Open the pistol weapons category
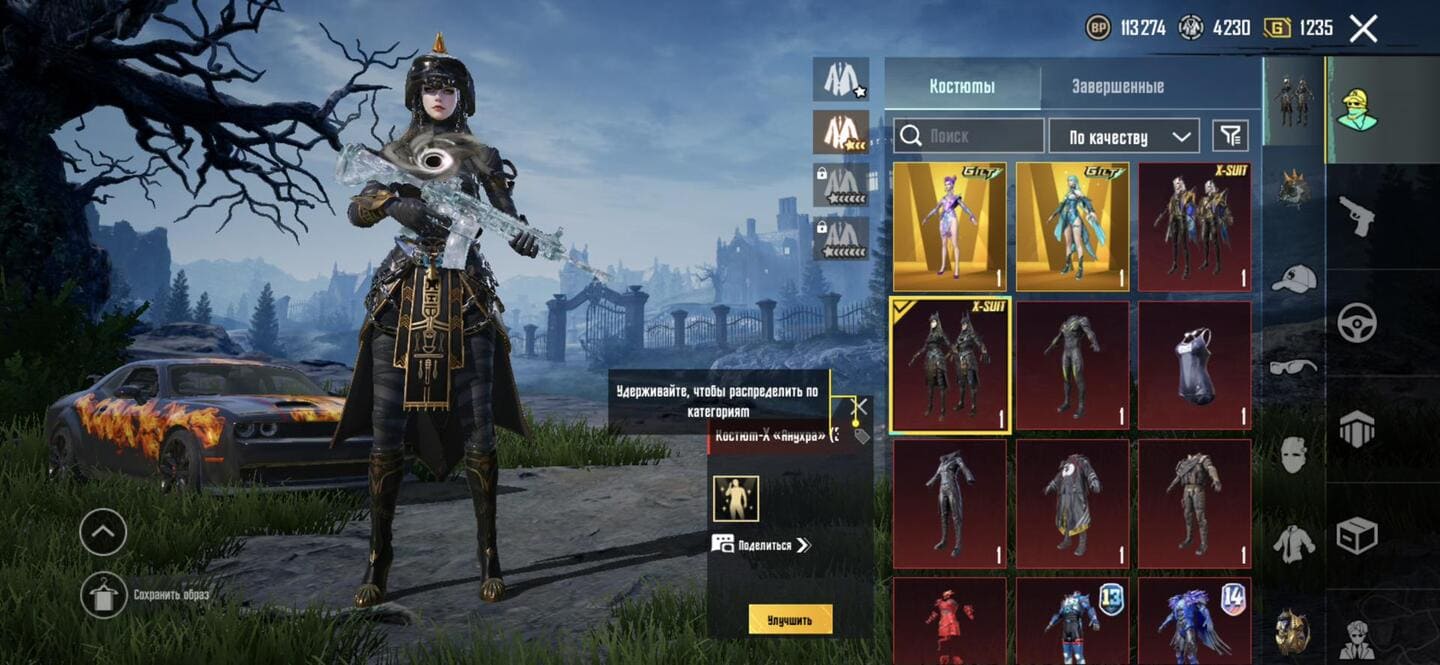 point(1356,215)
